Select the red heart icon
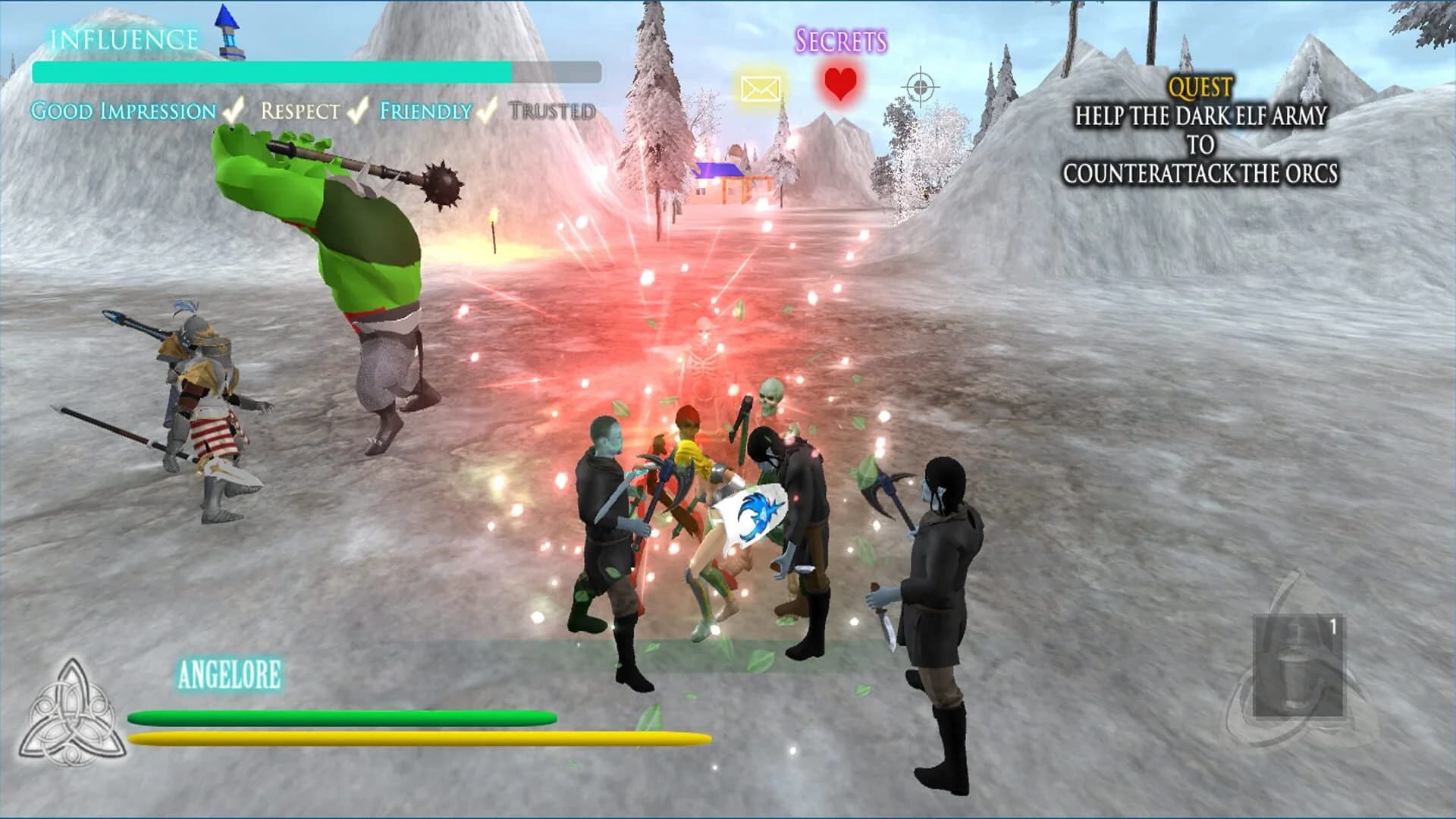Screen dimensions: 1456x819 (x=840, y=82)
